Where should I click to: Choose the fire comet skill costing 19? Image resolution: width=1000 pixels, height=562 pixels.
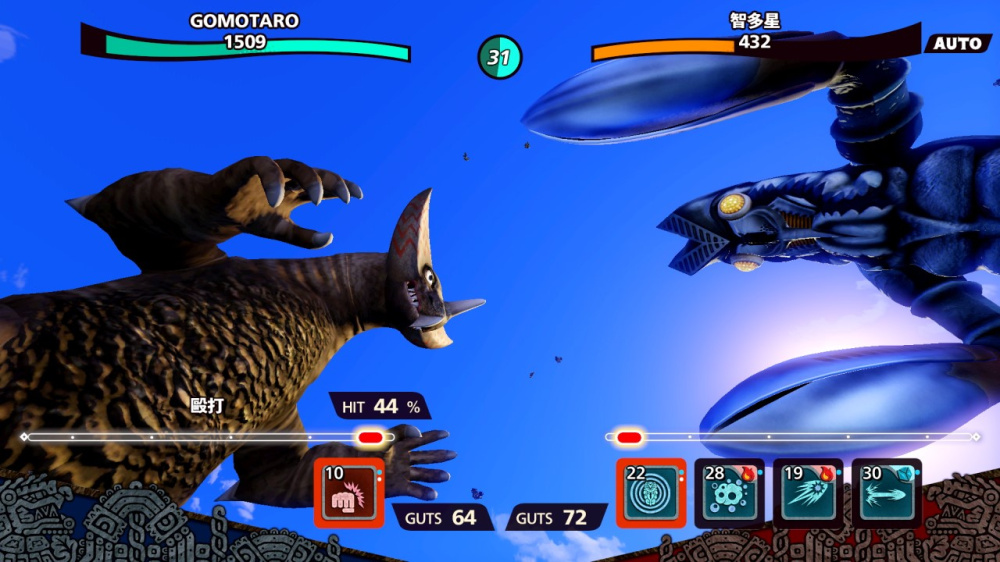tap(809, 493)
